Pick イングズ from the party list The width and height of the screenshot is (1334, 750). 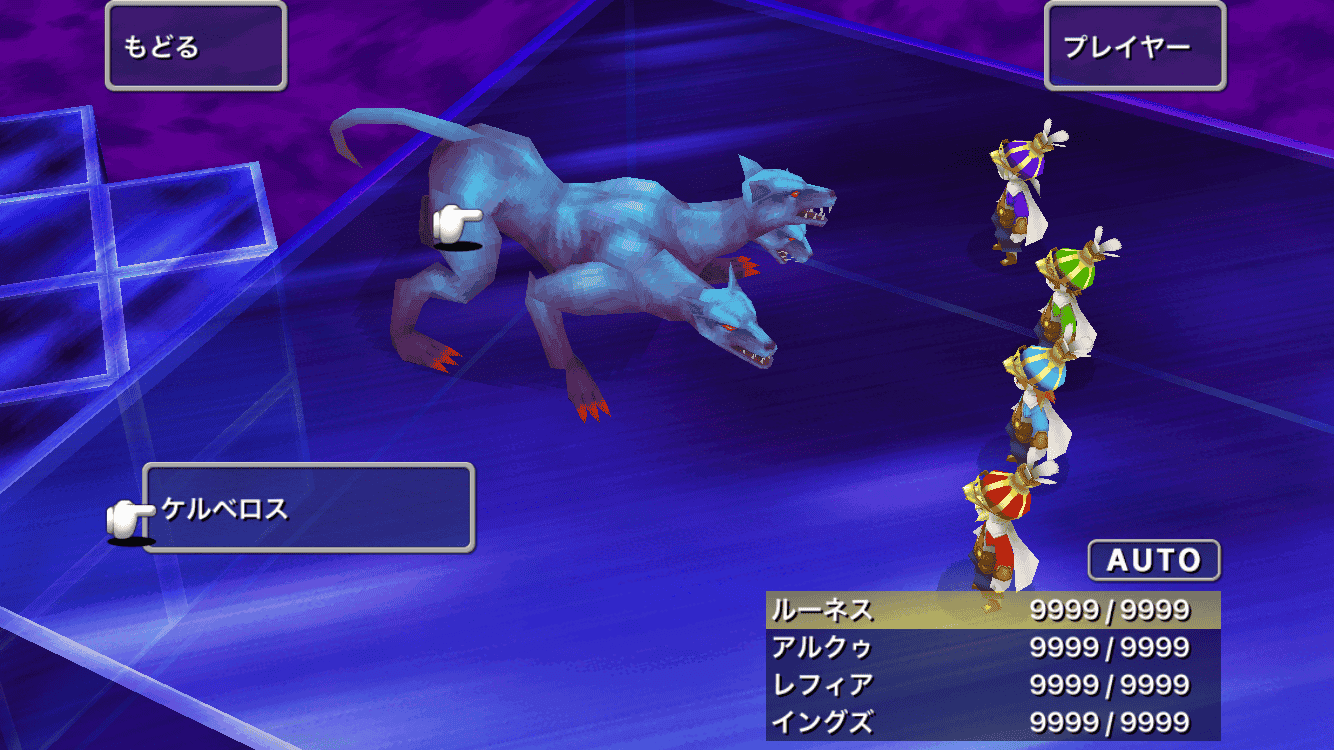point(992,722)
